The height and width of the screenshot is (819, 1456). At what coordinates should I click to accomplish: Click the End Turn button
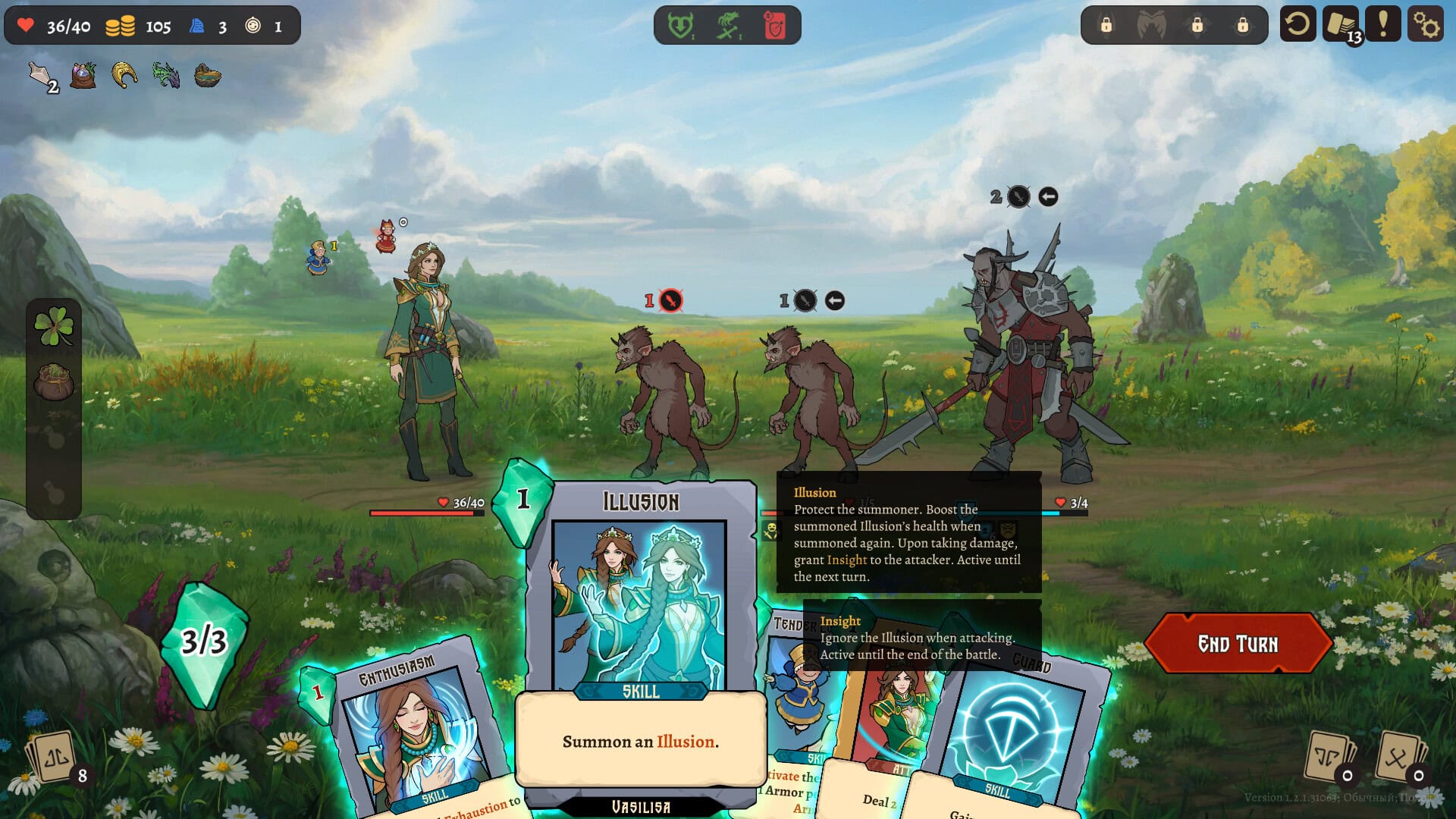(x=1239, y=644)
